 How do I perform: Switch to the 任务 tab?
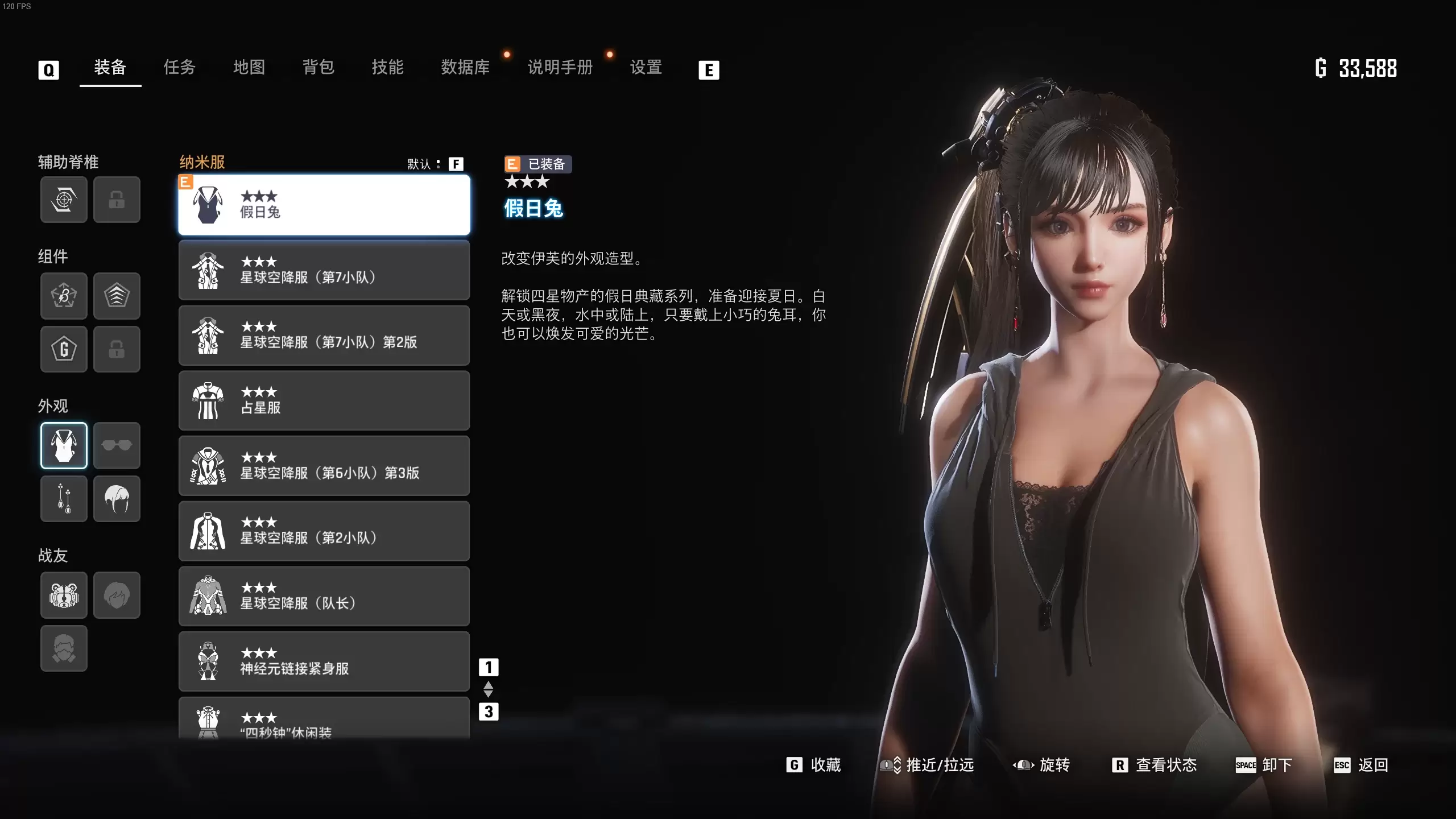(x=179, y=68)
